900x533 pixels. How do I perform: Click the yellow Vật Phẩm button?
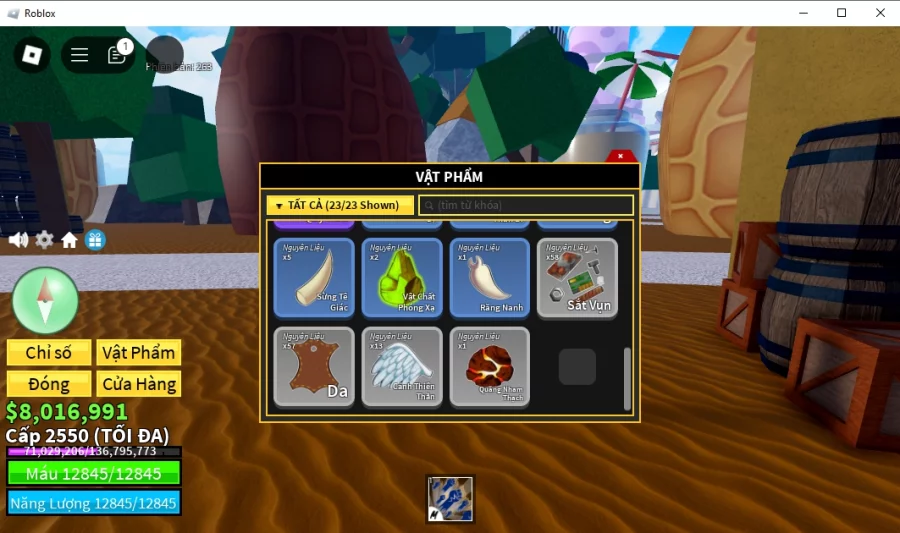tap(139, 352)
